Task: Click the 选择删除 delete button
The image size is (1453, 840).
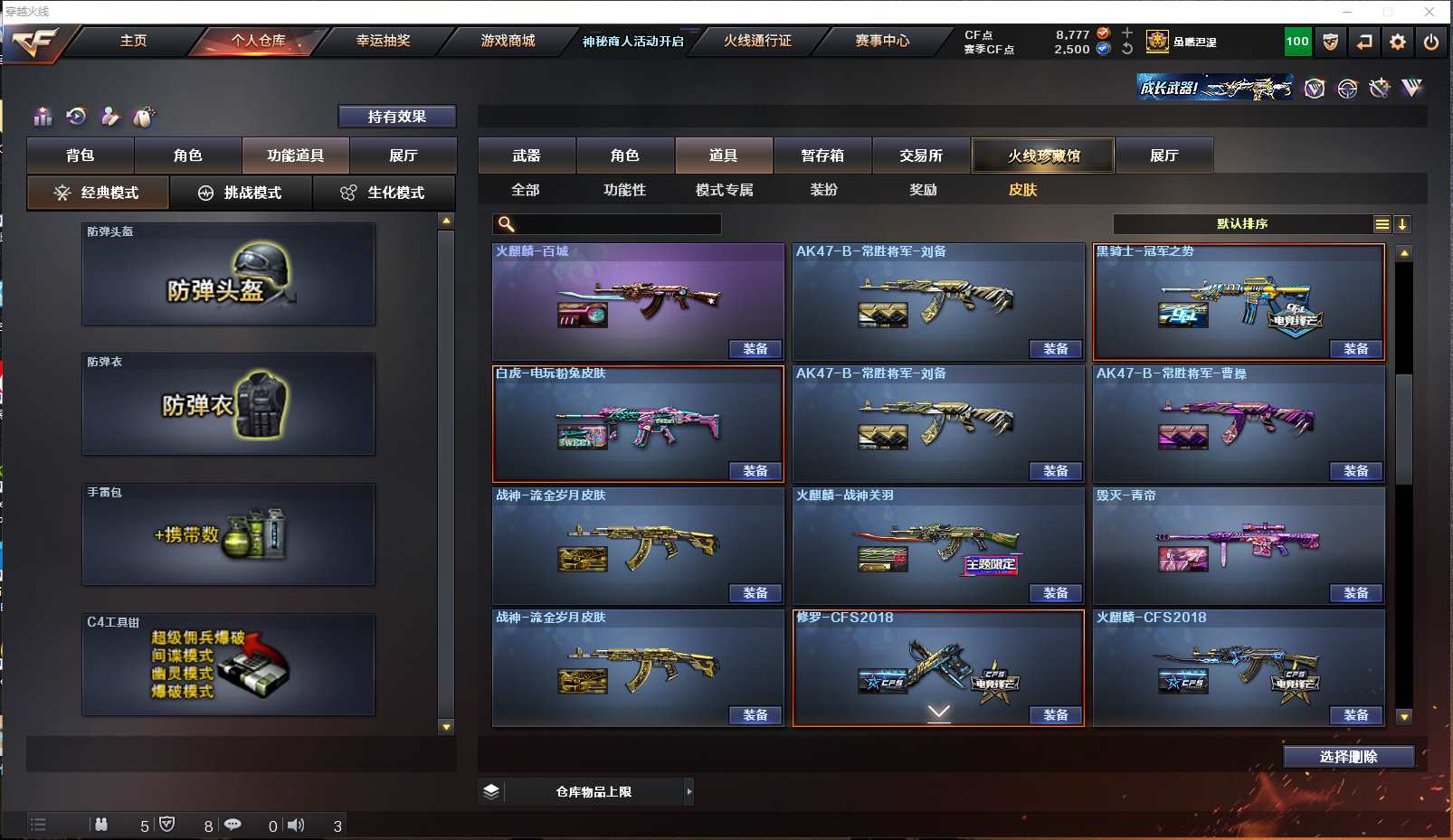Action: click(x=1348, y=757)
